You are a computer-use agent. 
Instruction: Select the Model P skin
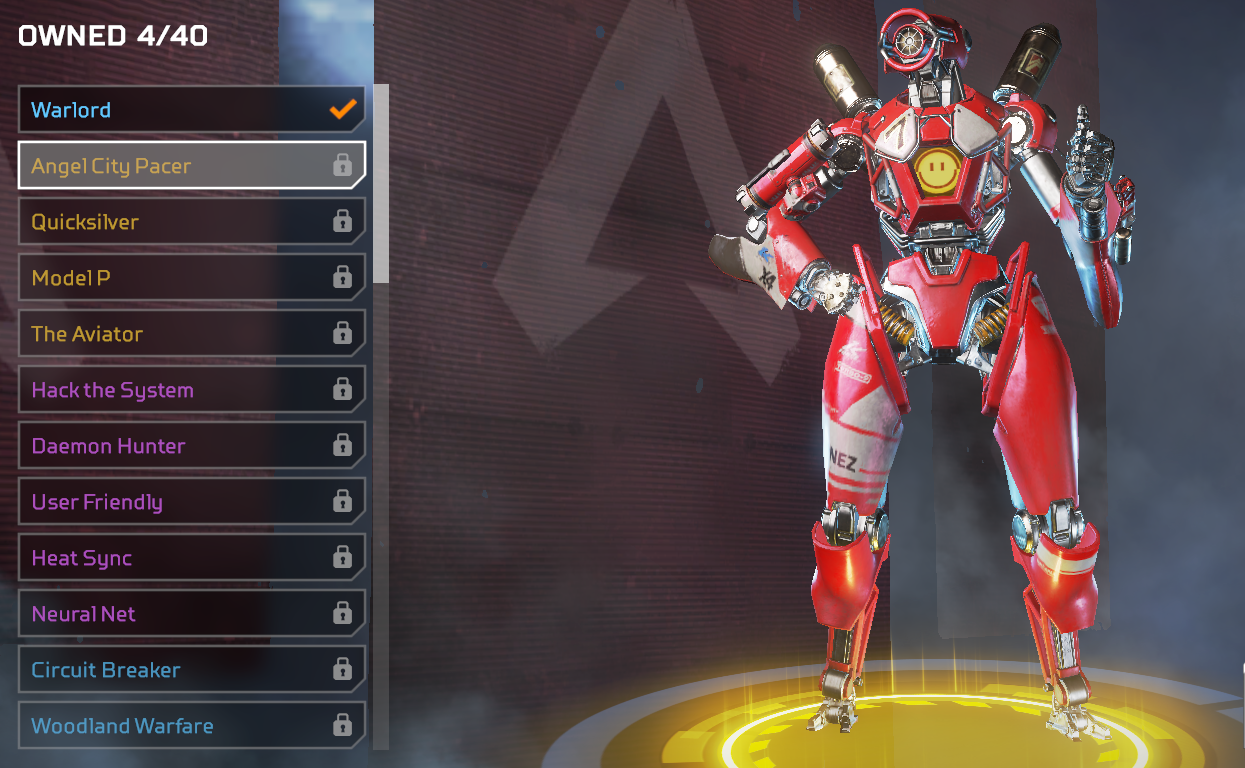tap(190, 278)
